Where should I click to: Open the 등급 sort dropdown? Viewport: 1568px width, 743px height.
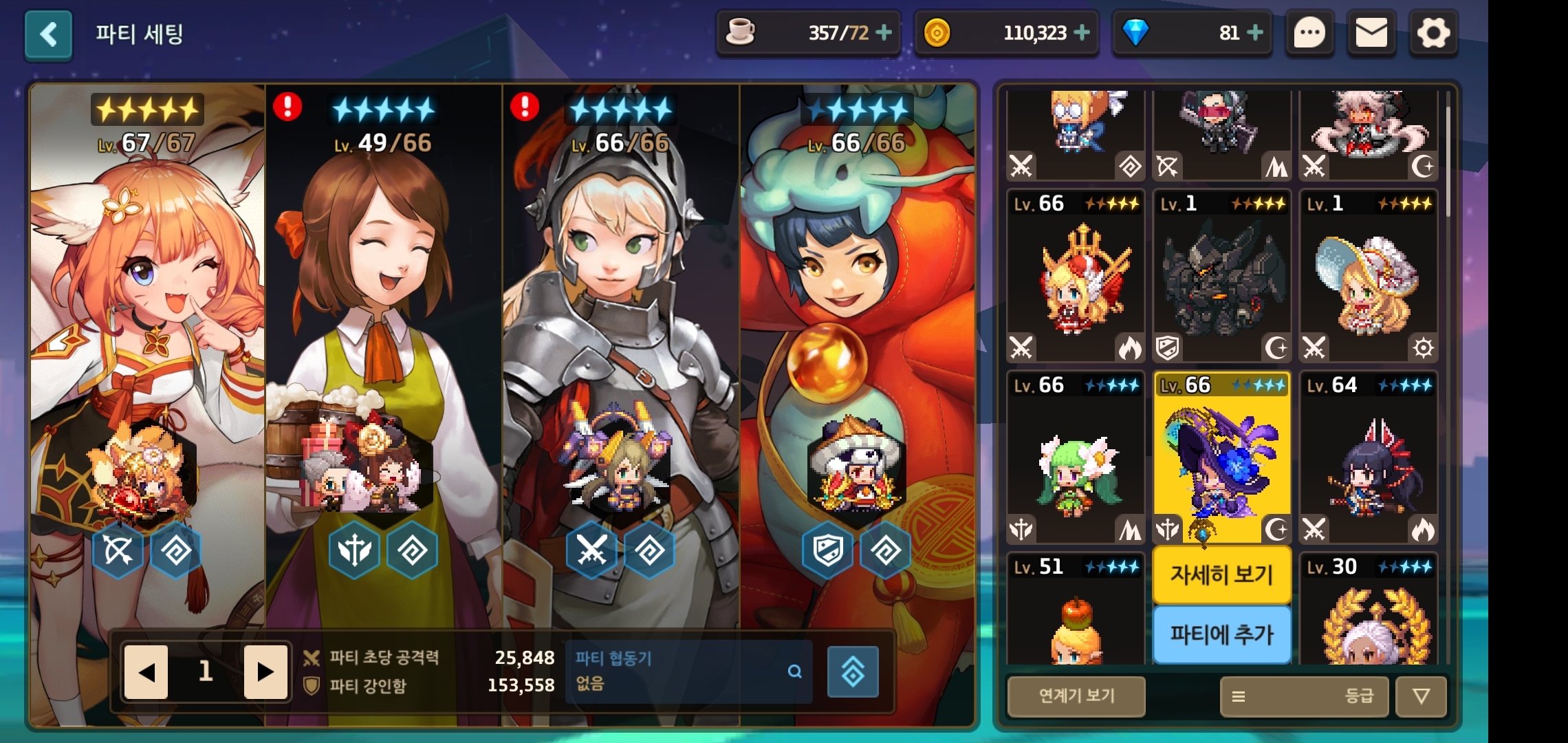tap(1305, 696)
